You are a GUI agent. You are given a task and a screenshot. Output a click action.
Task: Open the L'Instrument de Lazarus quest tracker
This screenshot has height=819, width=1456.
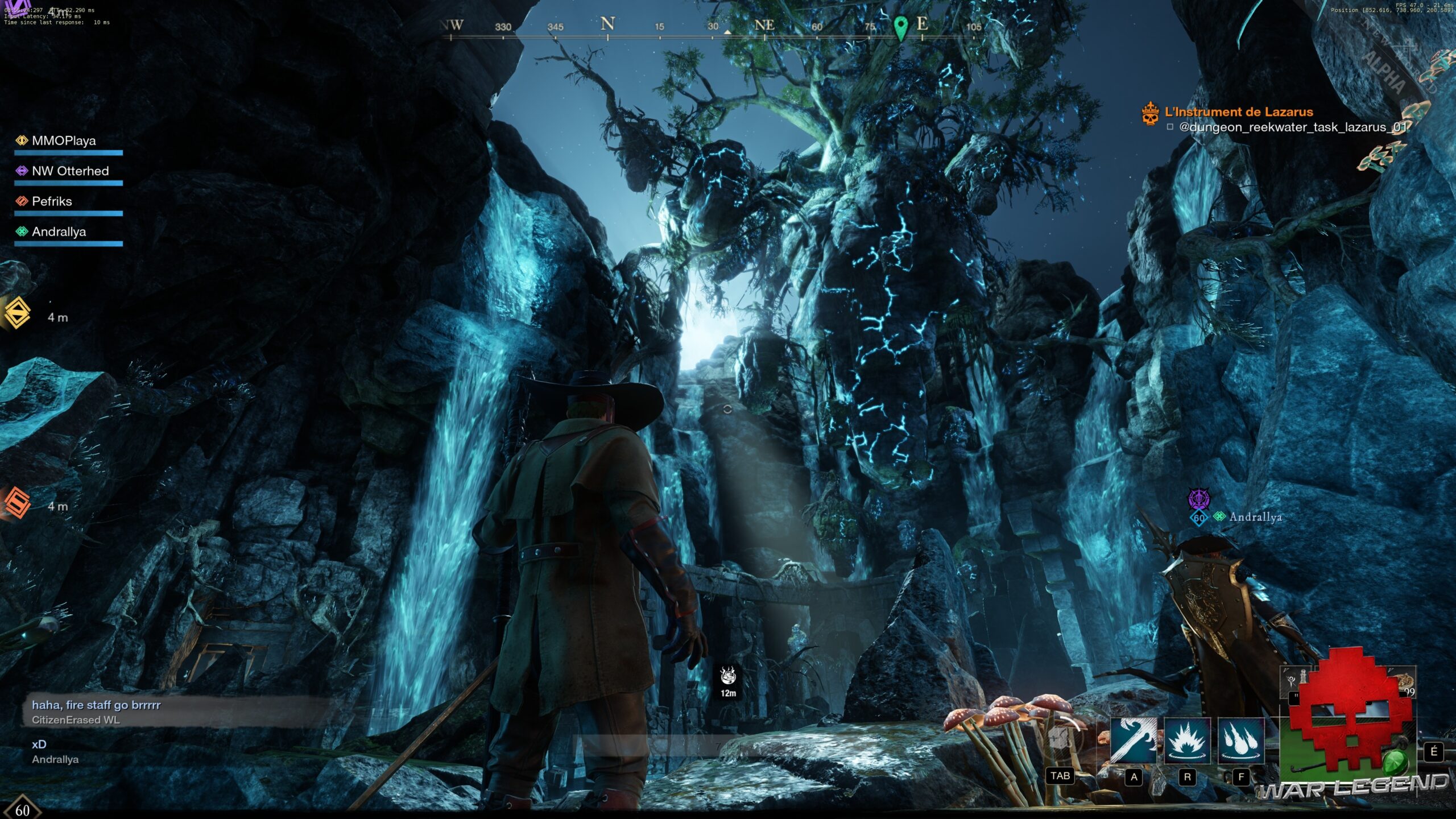tap(1238, 112)
